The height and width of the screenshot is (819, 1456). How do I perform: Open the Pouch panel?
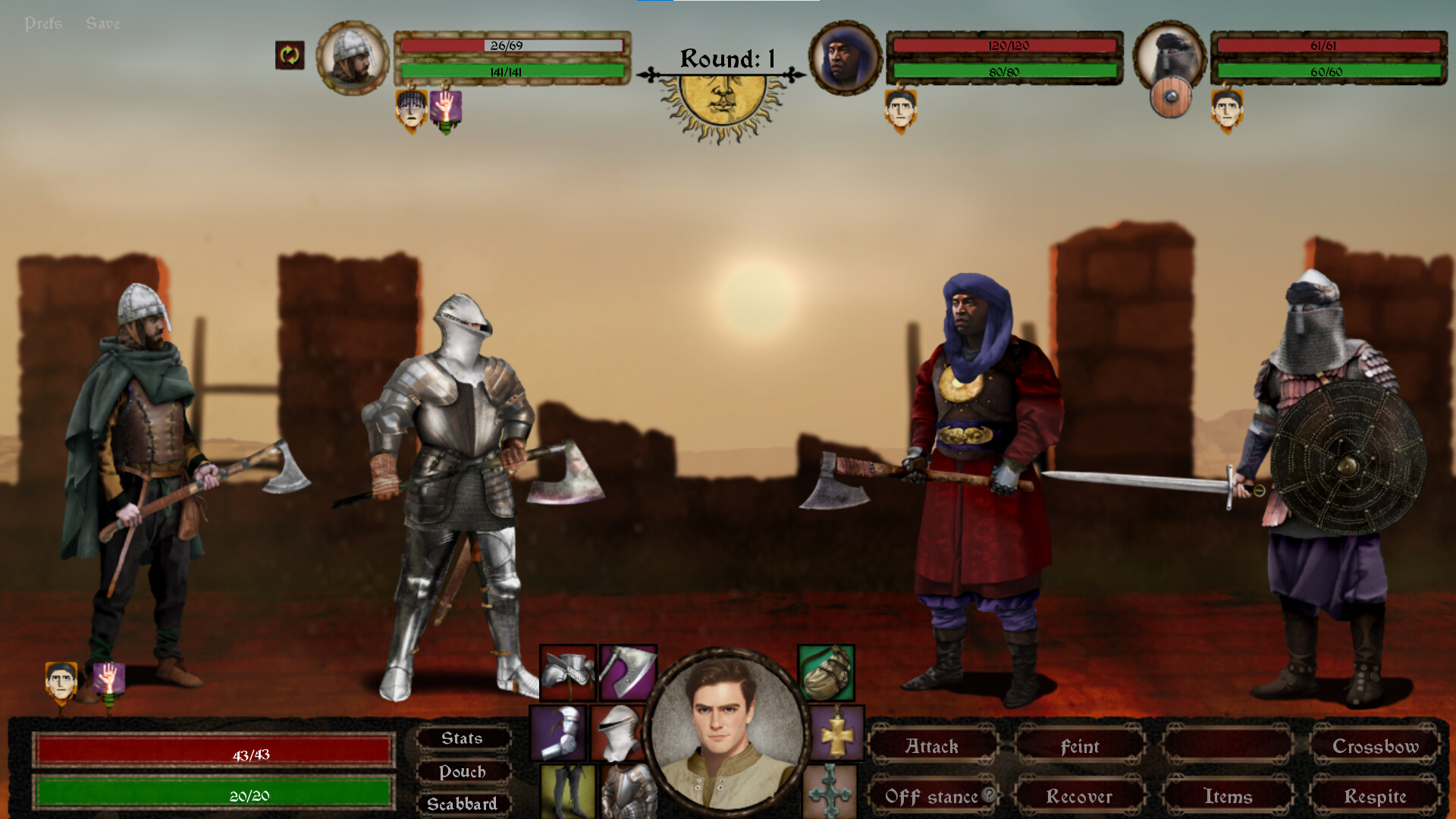[x=464, y=772]
